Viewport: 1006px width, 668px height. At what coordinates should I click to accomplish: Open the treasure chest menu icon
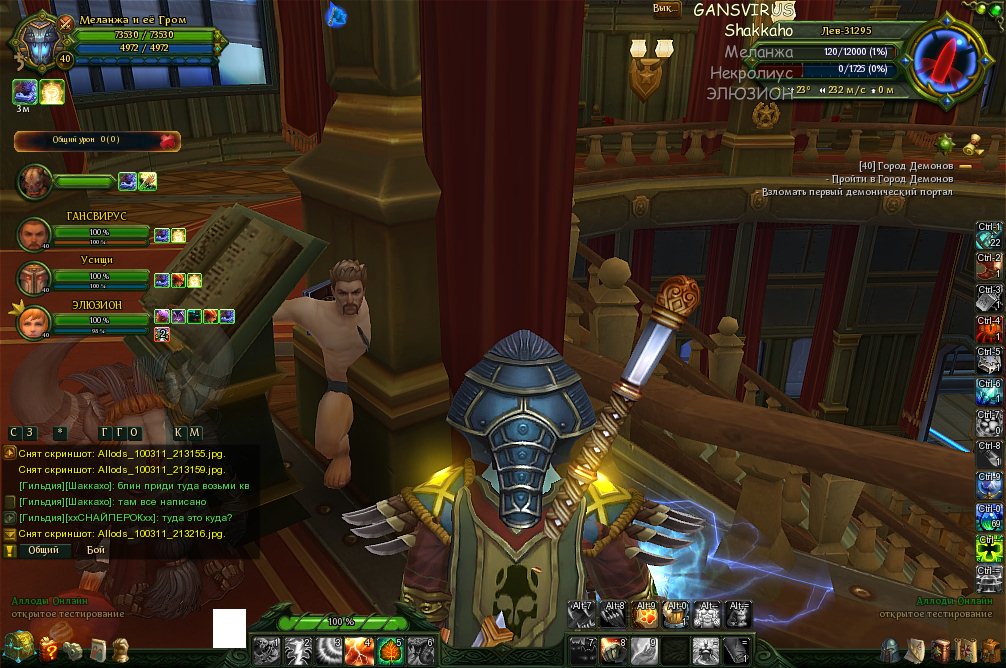point(19,648)
